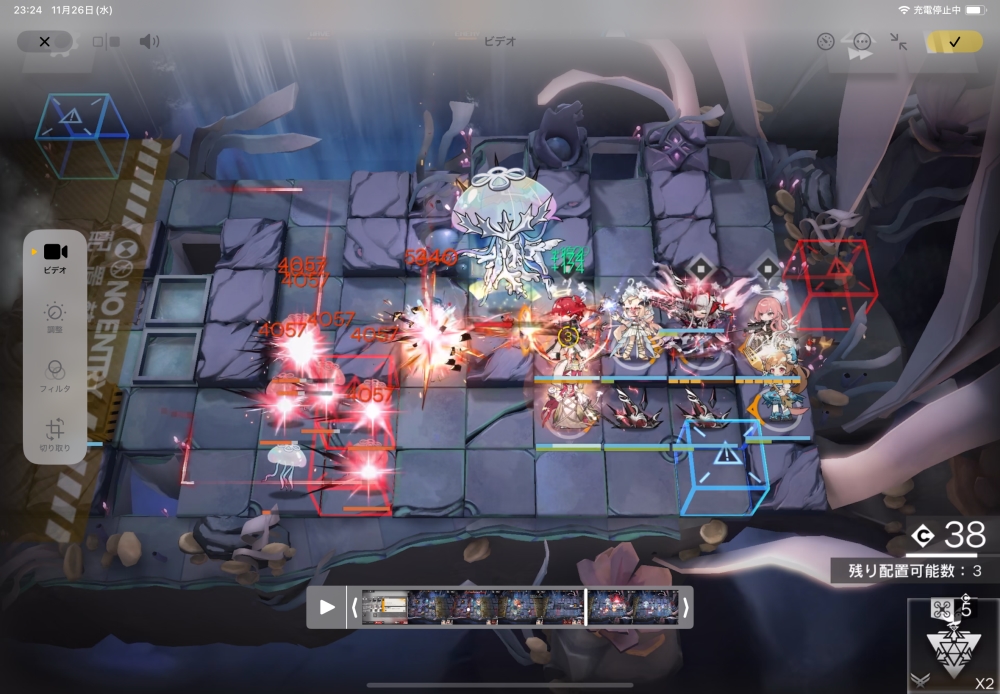Viewport: 1000px width, 694px height.
Task: Play the video clip
Action: coord(326,607)
